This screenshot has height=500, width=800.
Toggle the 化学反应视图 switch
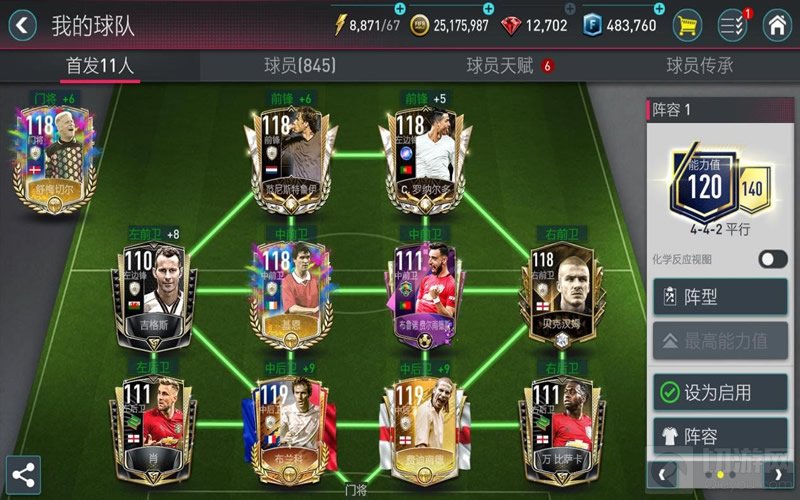773,259
